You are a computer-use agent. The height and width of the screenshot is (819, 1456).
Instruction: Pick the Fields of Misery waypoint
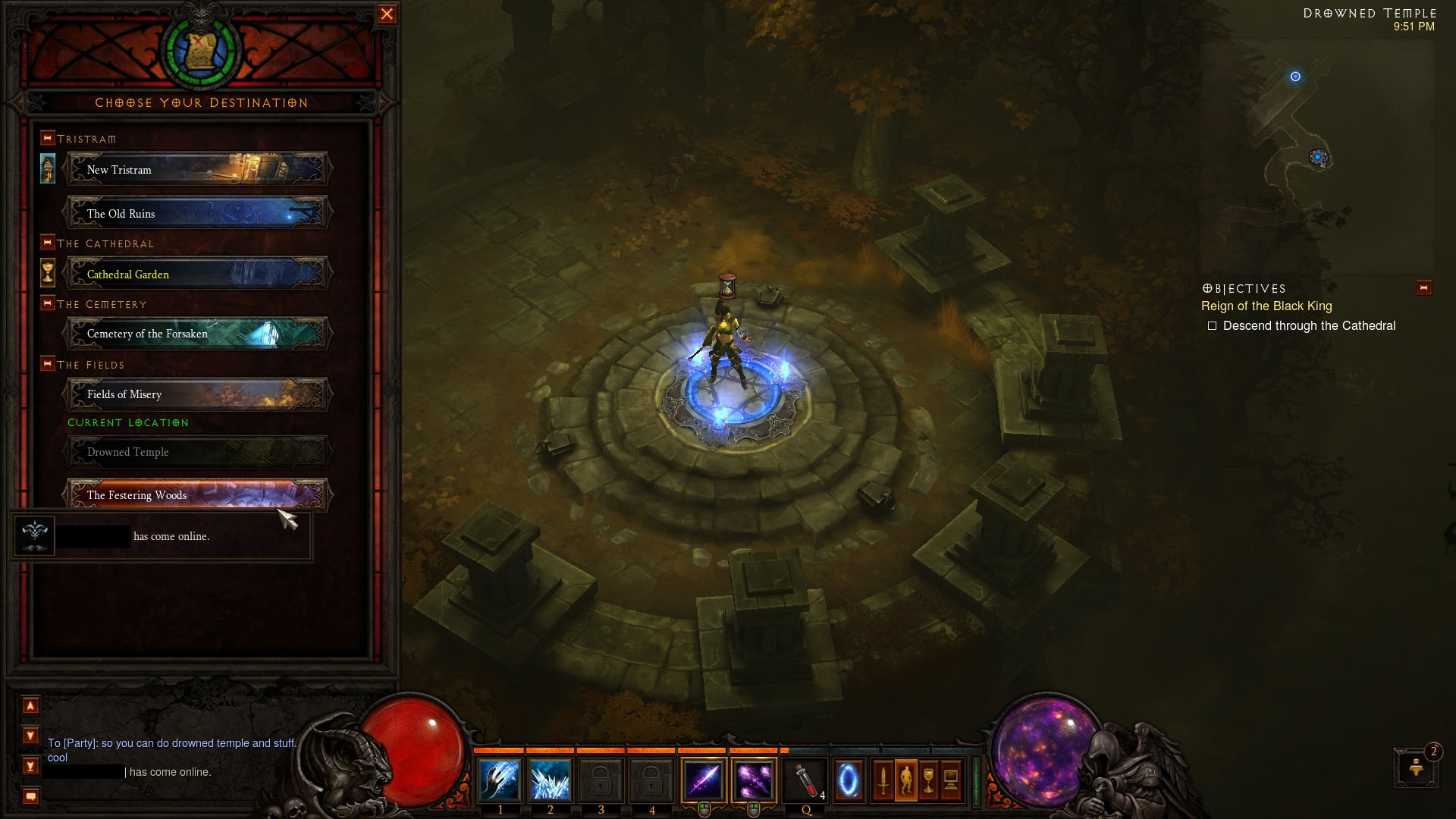(197, 394)
